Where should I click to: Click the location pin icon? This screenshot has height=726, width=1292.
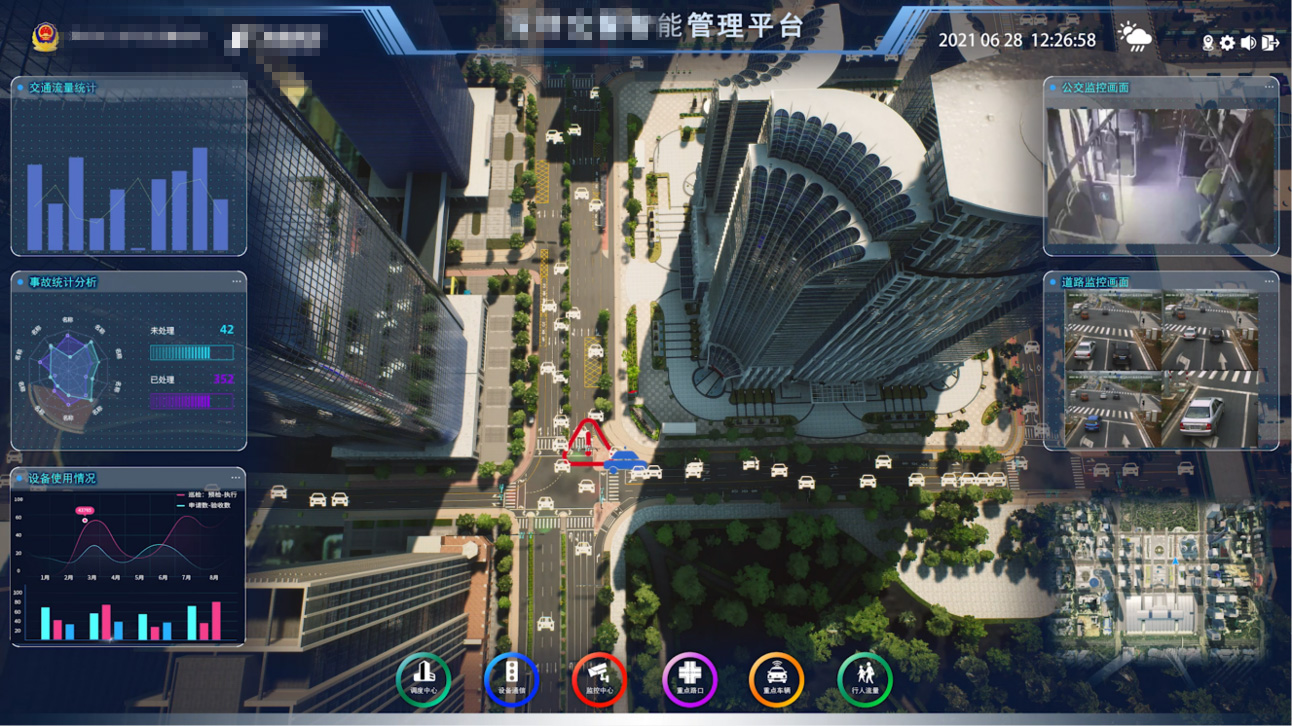coord(1208,43)
